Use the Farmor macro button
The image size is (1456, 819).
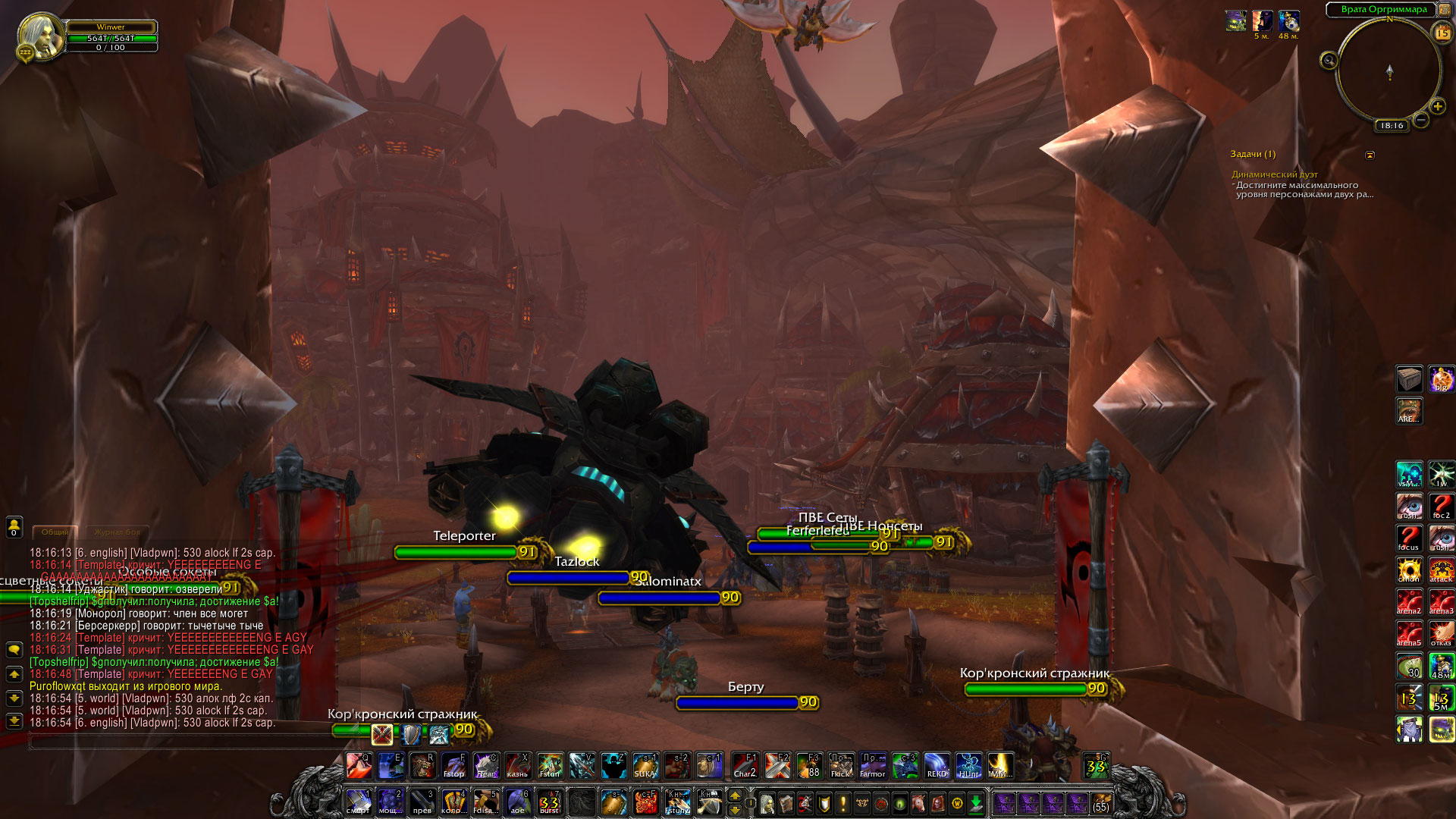873,766
